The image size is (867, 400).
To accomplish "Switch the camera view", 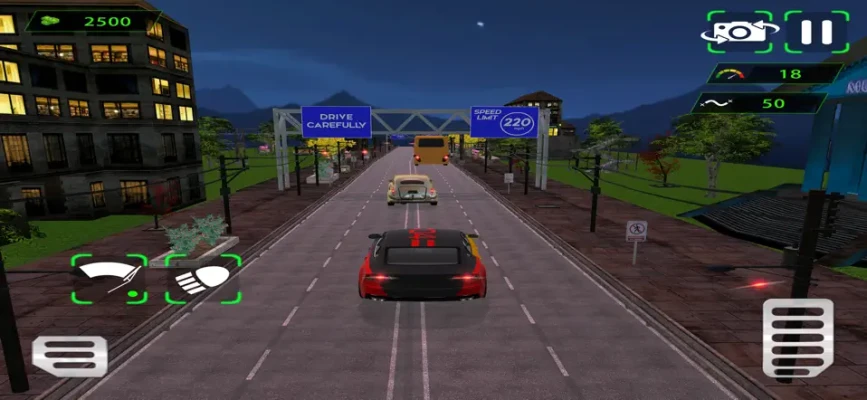I will (x=741, y=32).
